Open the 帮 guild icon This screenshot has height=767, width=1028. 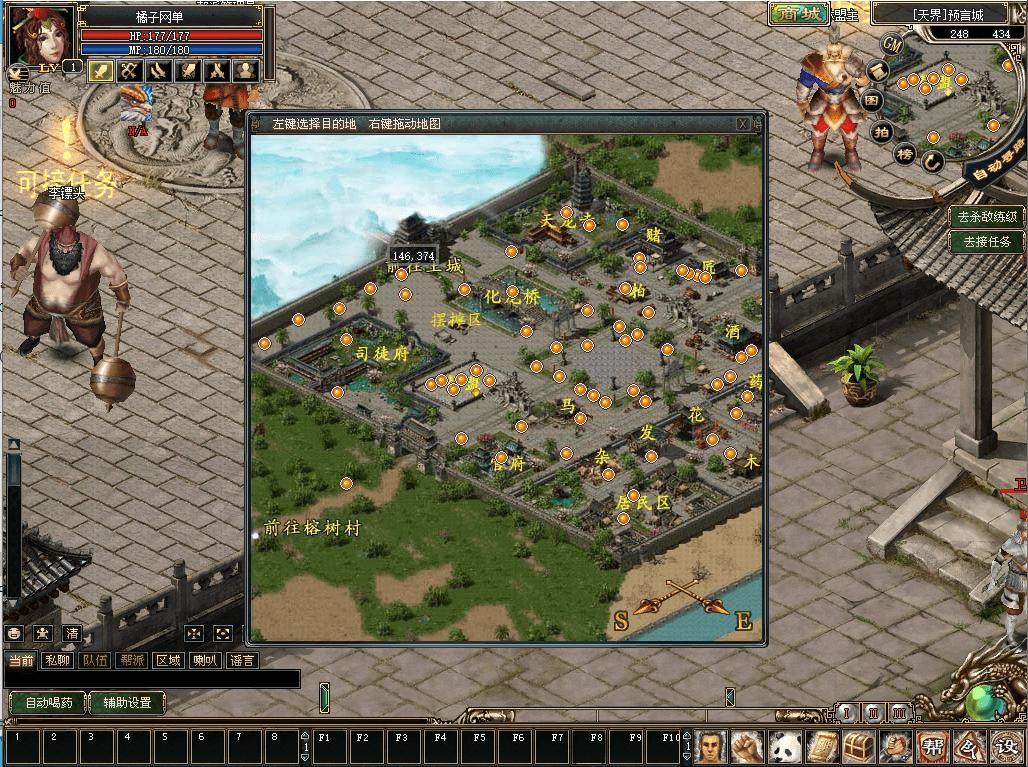[932, 746]
